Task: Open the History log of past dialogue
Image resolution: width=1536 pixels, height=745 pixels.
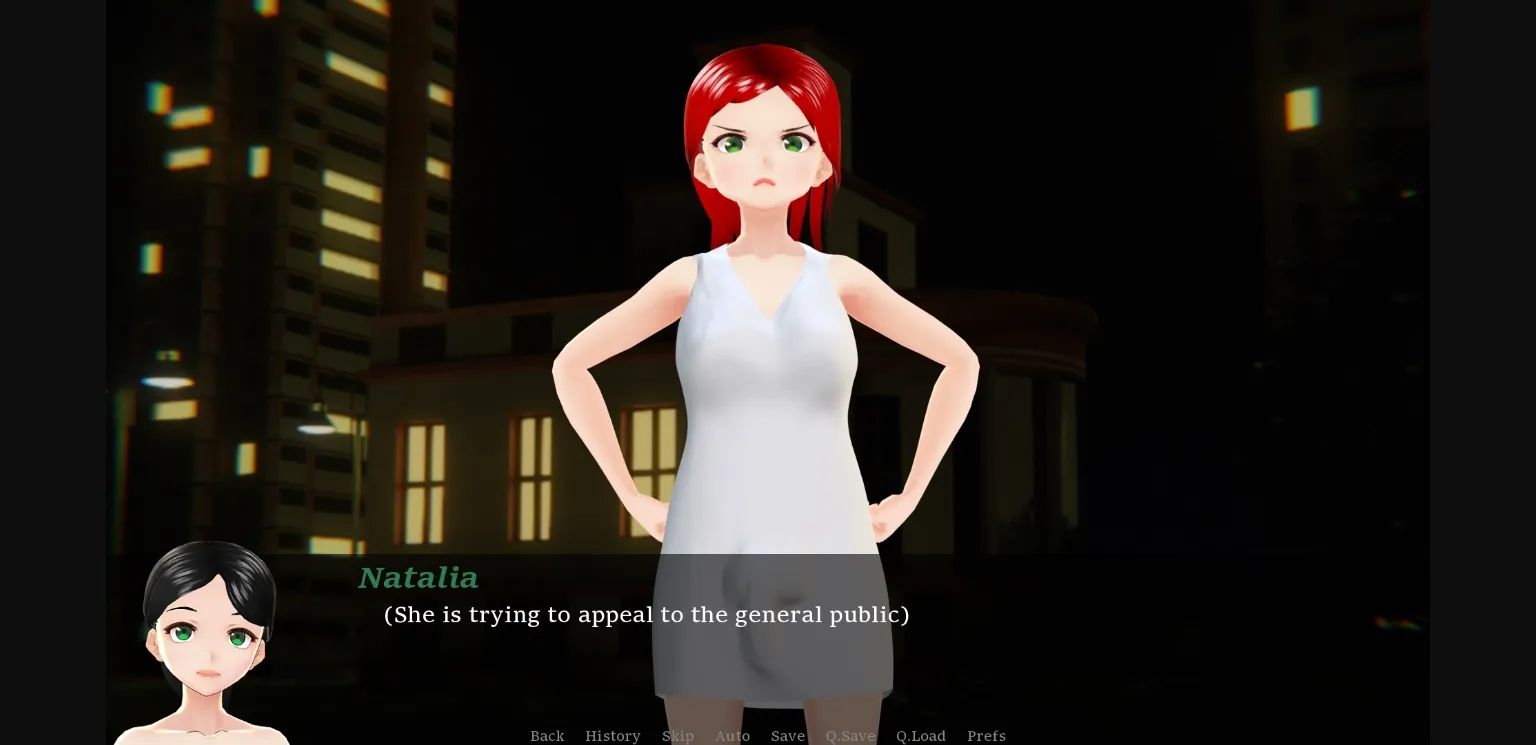Action: (613, 736)
